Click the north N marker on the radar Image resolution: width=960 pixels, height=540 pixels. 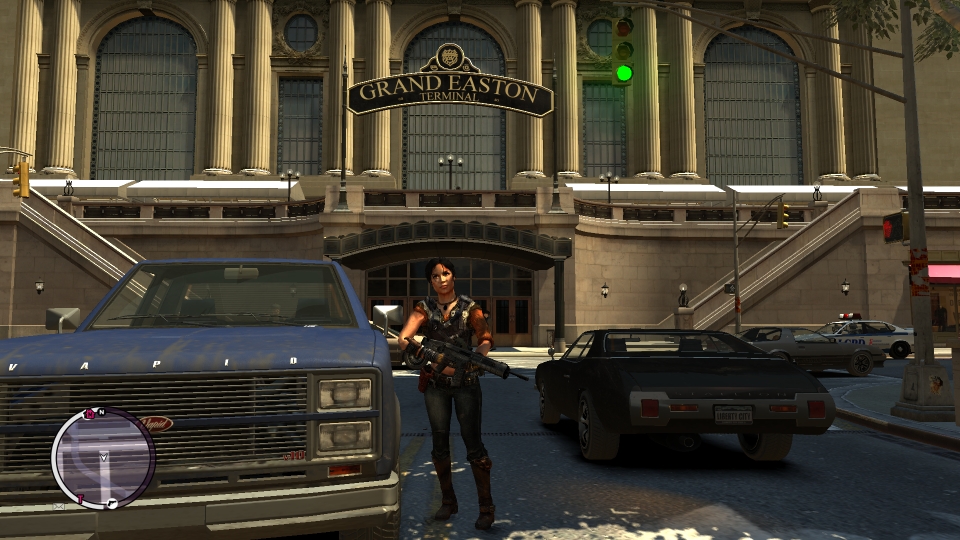coord(101,412)
